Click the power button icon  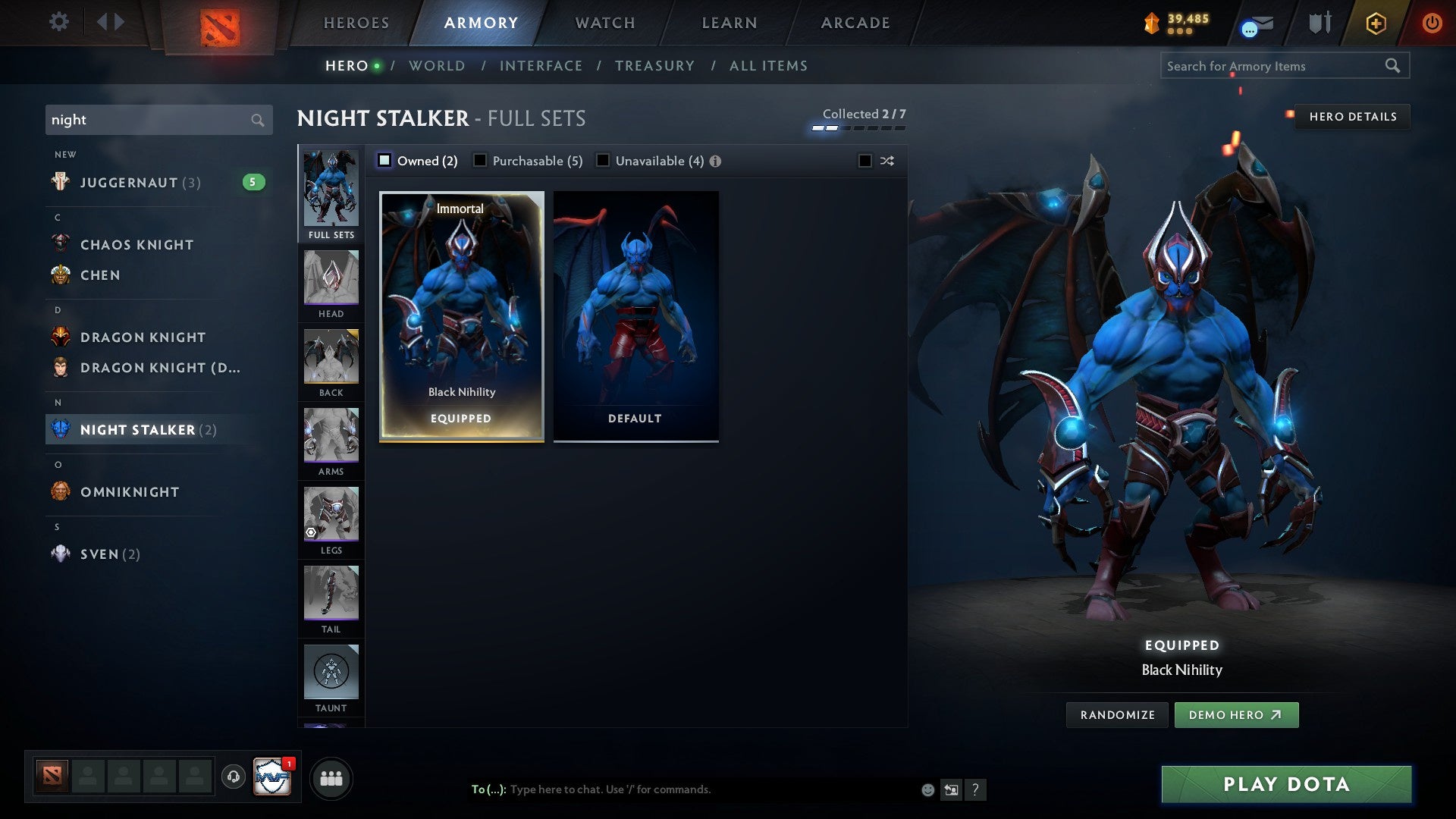[x=1432, y=23]
